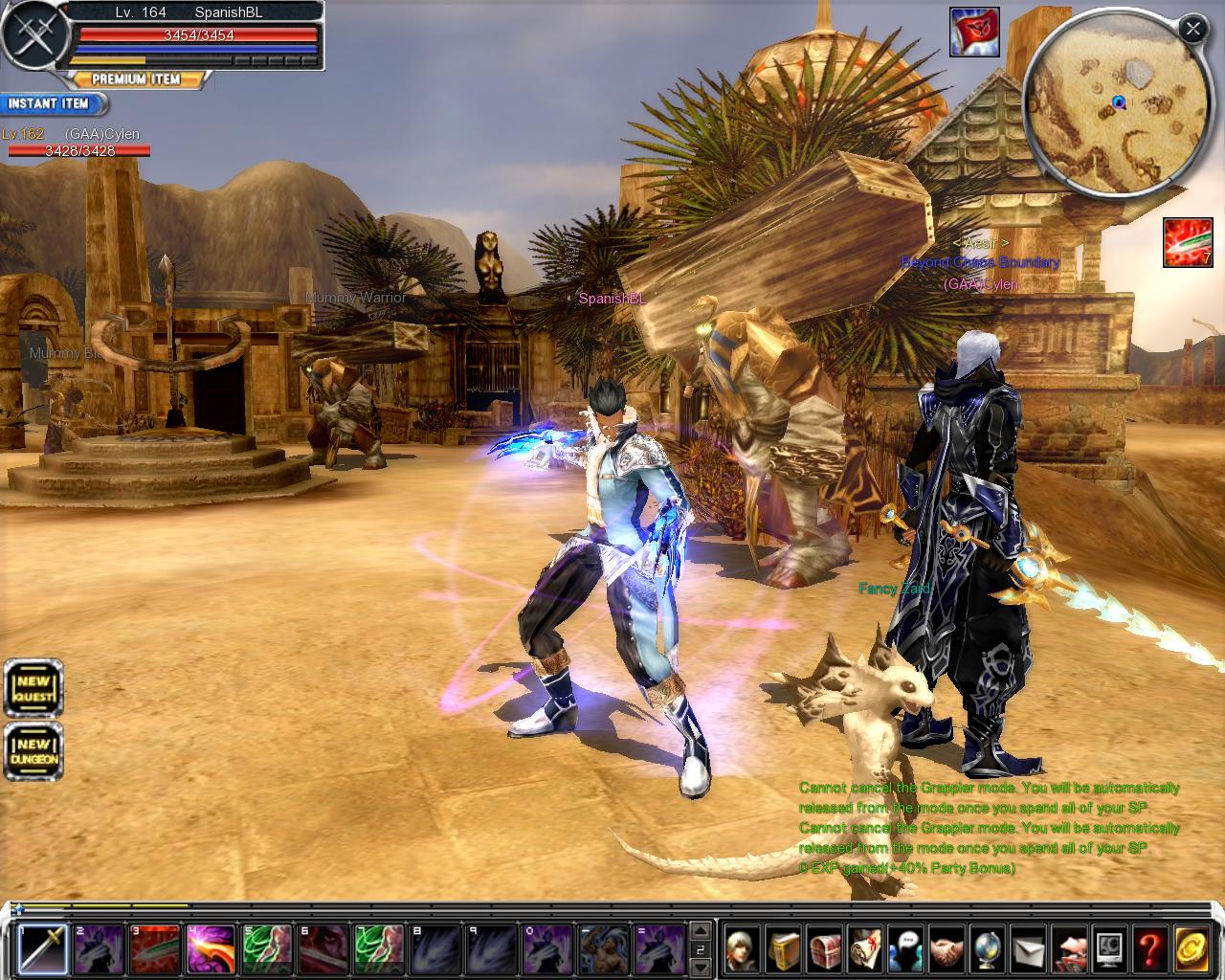The image size is (1225, 980).
Task: Open the treasure chest inventory
Action: [824, 948]
